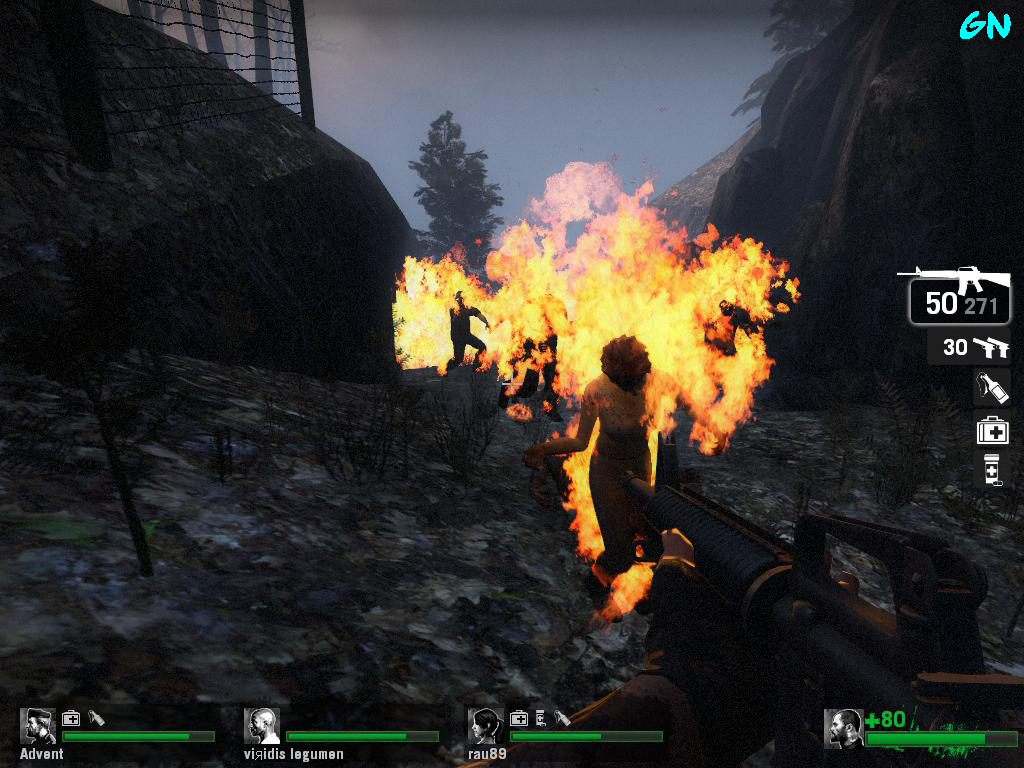The height and width of the screenshot is (768, 1024).
Task: Choose the pain pills slot
Action: pyautogui.click(x=991, y=470)
